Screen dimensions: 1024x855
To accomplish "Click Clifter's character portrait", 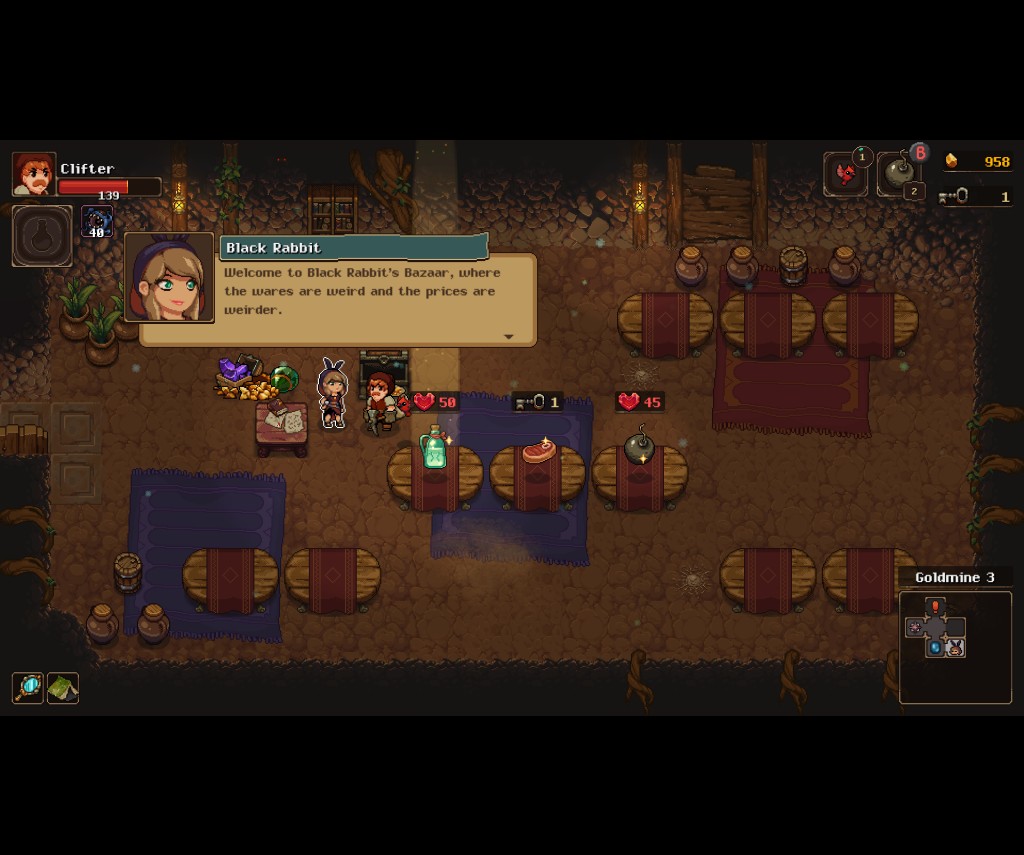I will (33, 174).
